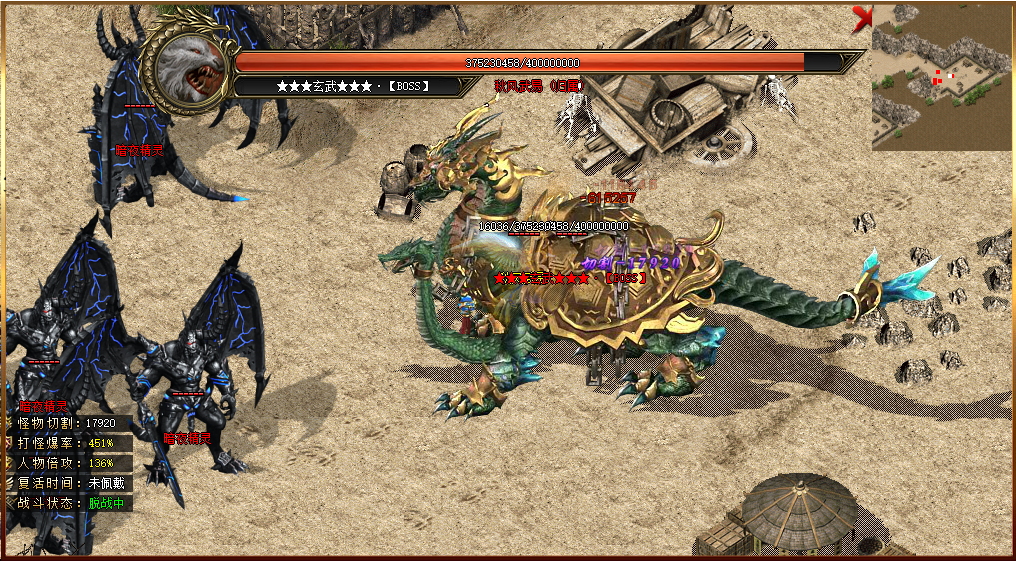
Task: Click the minimap in the corner
Action: coord(942,77)
